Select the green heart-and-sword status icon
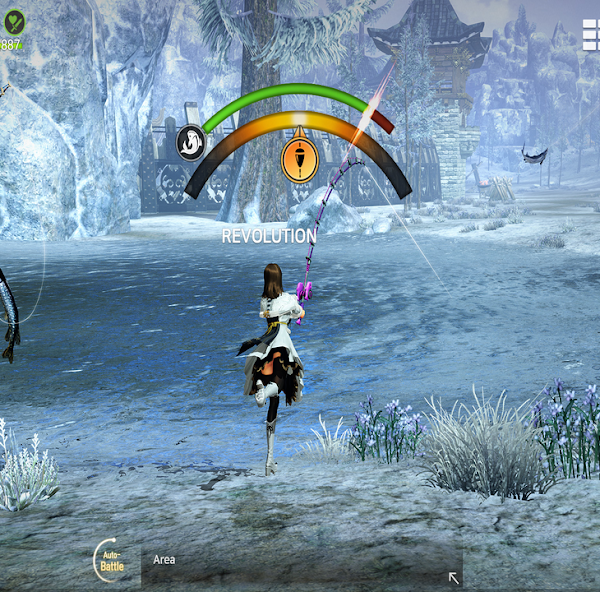The height and width of the screenshot is (592, 600). pos(14,20)
